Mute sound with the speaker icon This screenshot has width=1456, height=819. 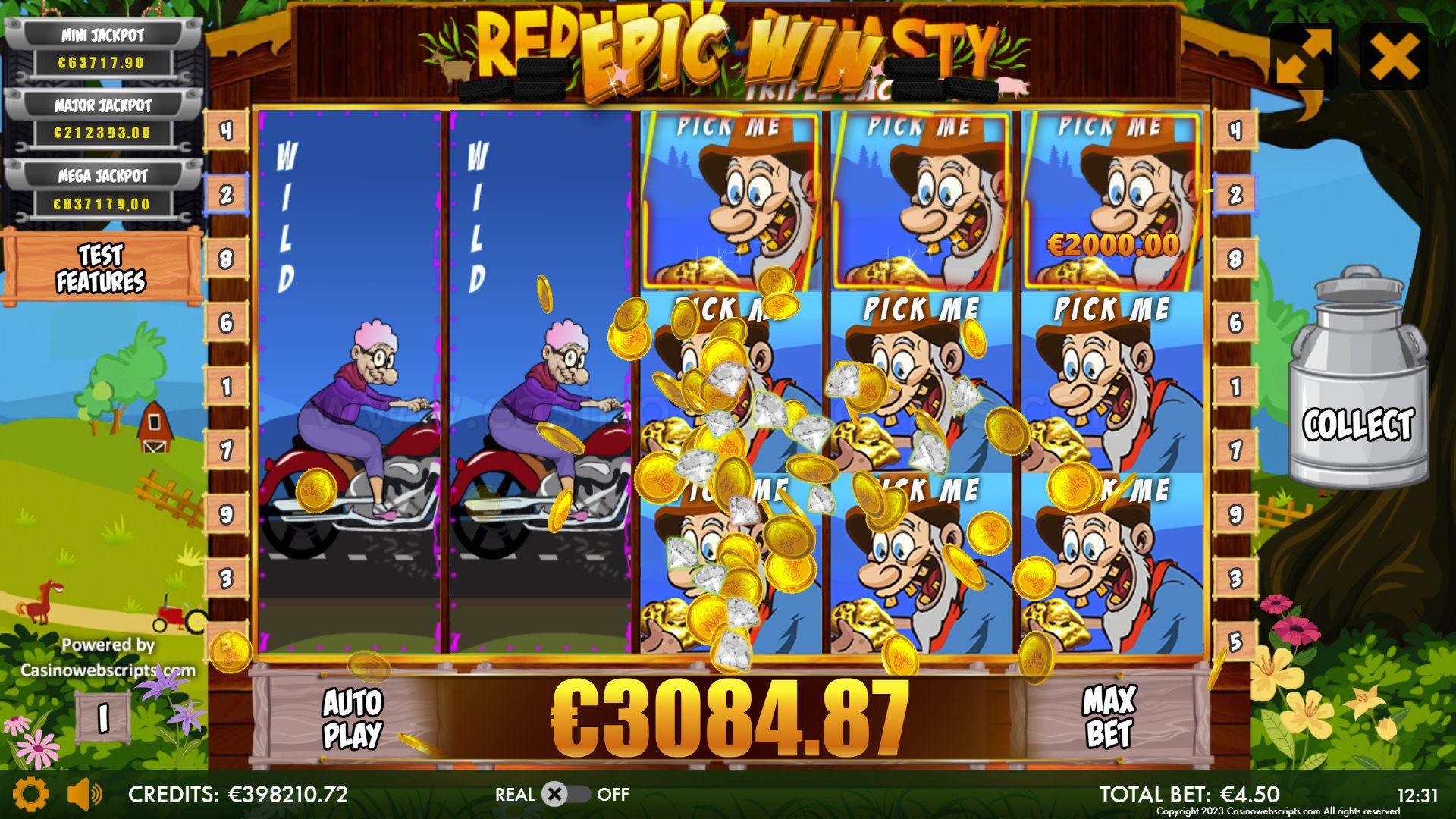(83, 794)
